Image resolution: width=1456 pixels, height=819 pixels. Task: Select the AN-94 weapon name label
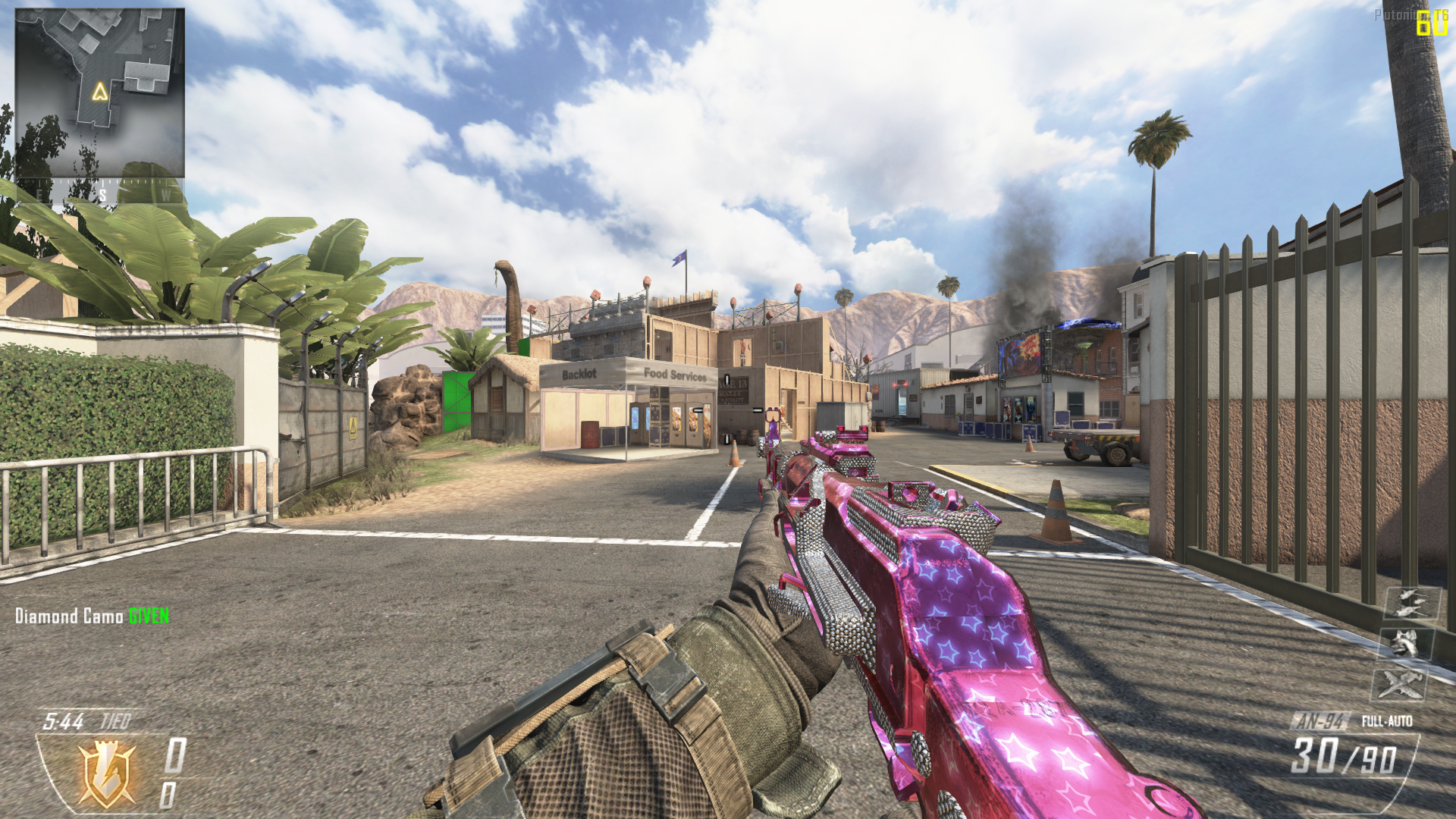coord(1319,721)
